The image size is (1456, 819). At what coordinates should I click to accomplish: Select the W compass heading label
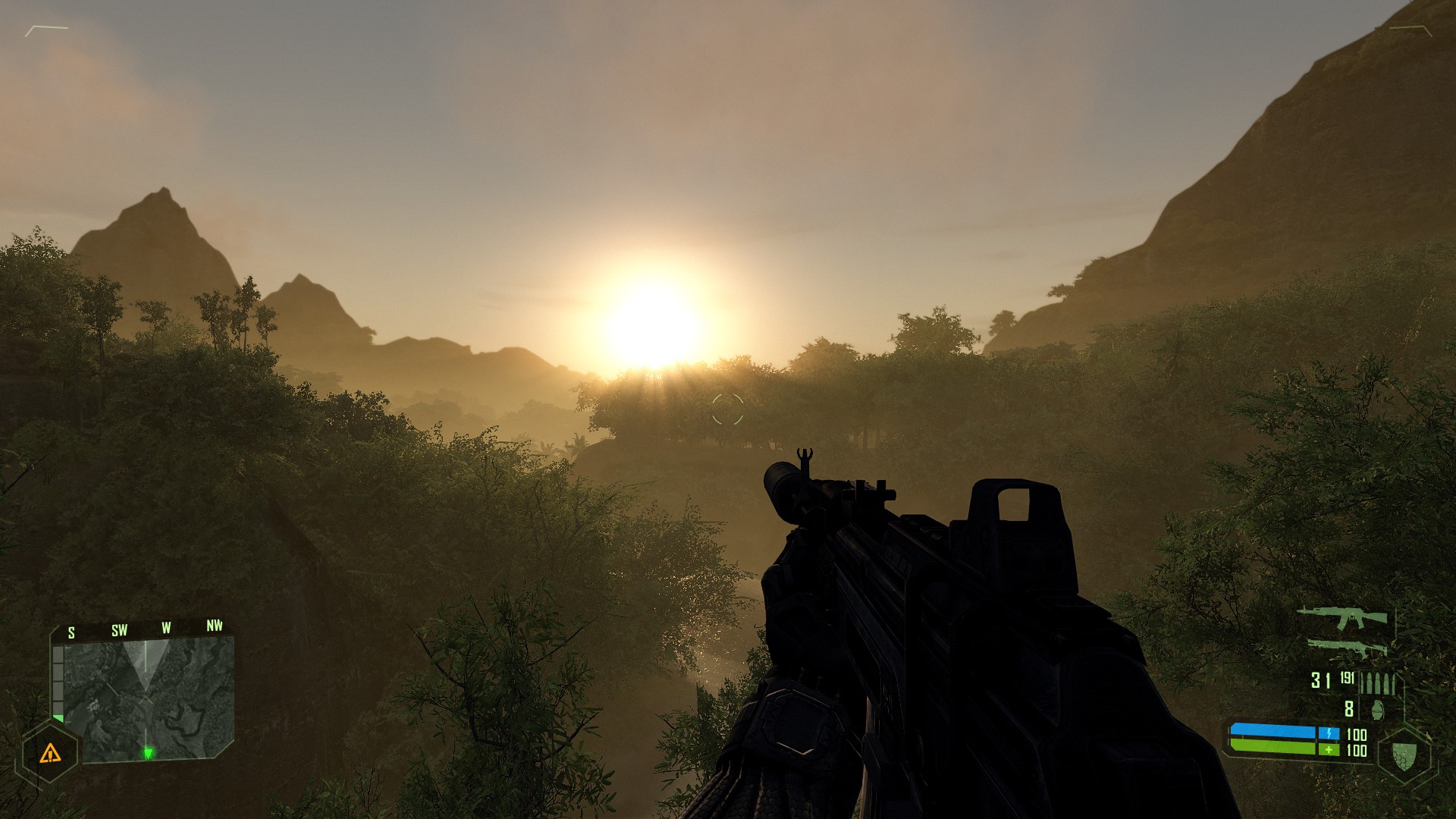click(x=166, y=628)
